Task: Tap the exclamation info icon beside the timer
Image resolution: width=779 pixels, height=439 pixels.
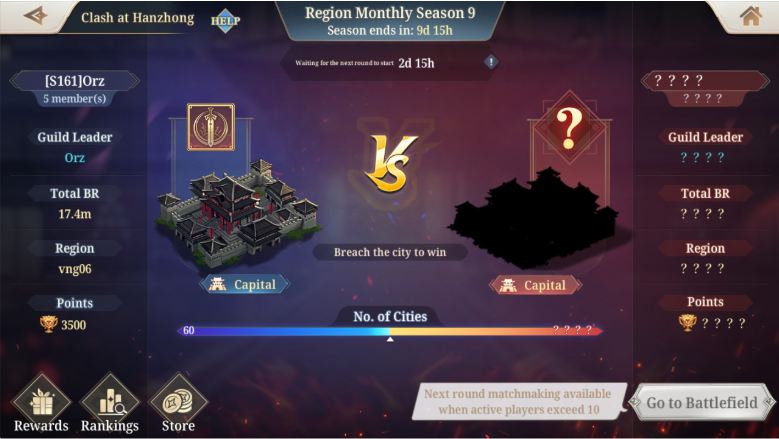Action: pyautogui.click(x=491, y=62)
